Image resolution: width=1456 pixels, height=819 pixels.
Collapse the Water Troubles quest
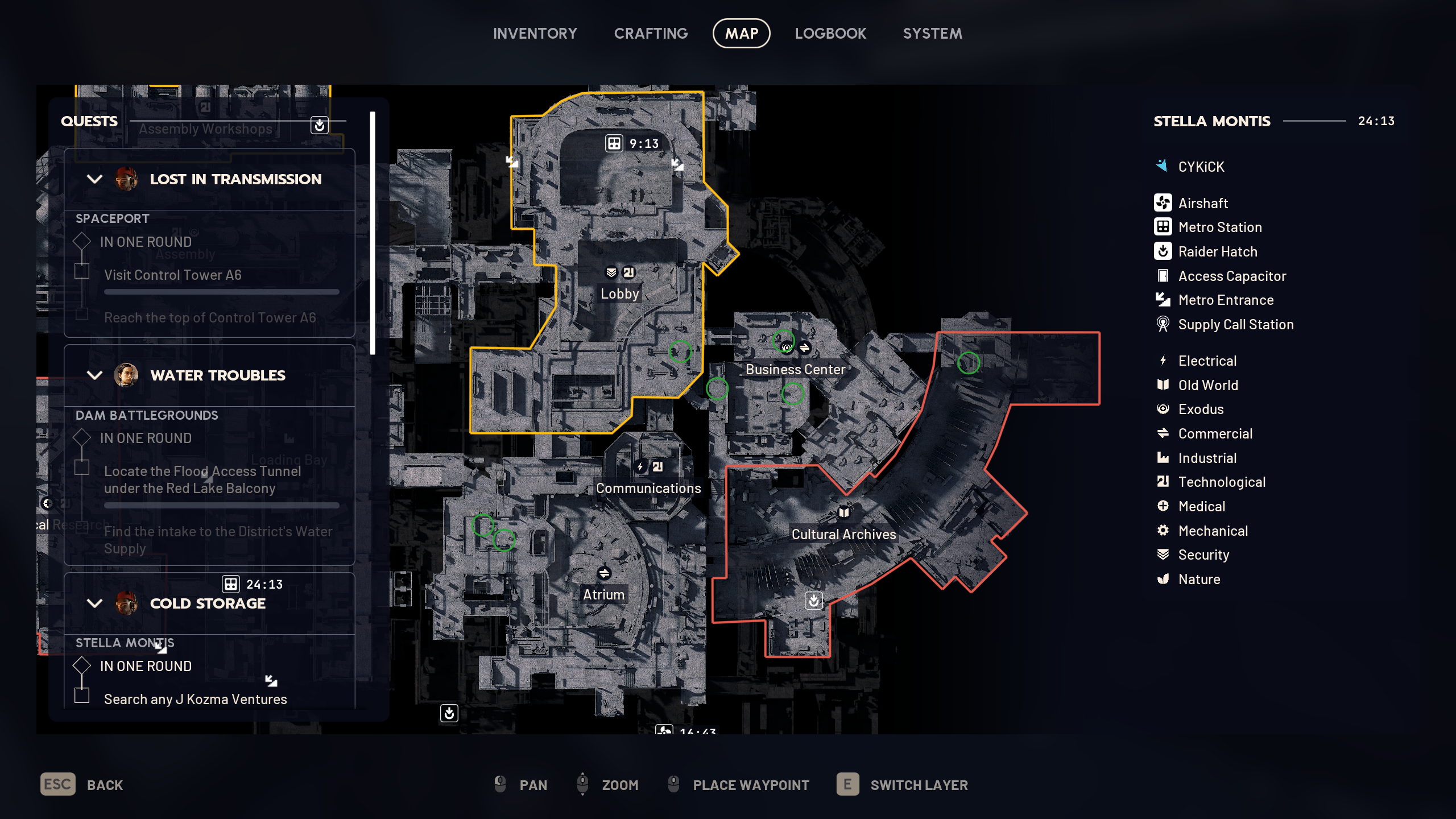(94, 375)
